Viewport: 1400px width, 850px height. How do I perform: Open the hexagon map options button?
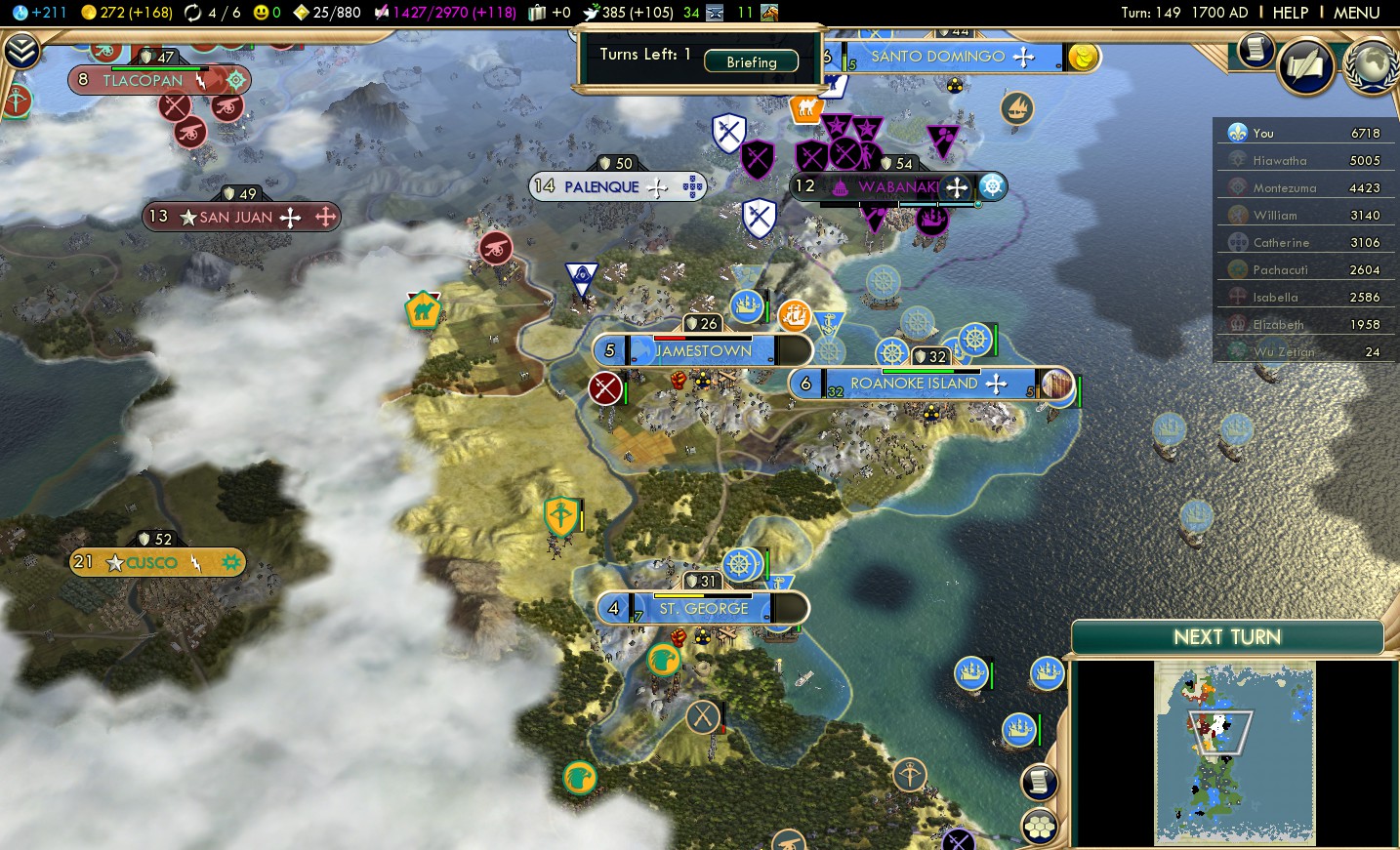[x=1040, y=827]
